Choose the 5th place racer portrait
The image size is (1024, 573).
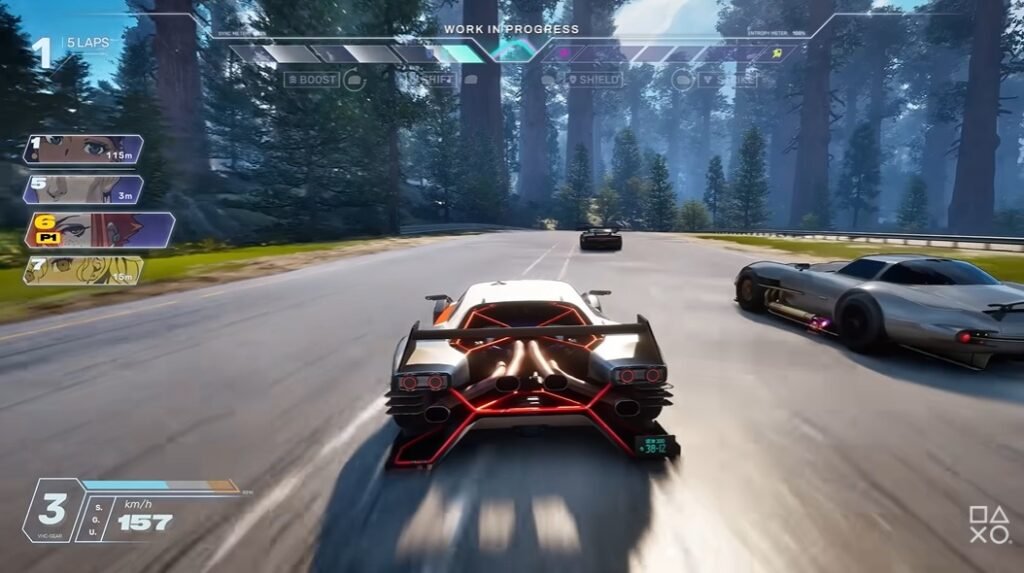84,190
